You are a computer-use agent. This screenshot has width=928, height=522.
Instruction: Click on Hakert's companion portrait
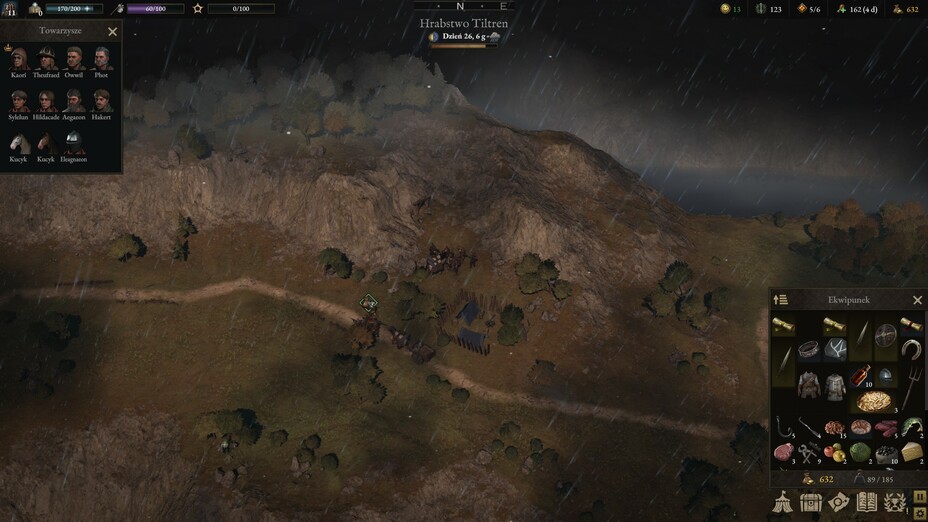pos(101,100)
